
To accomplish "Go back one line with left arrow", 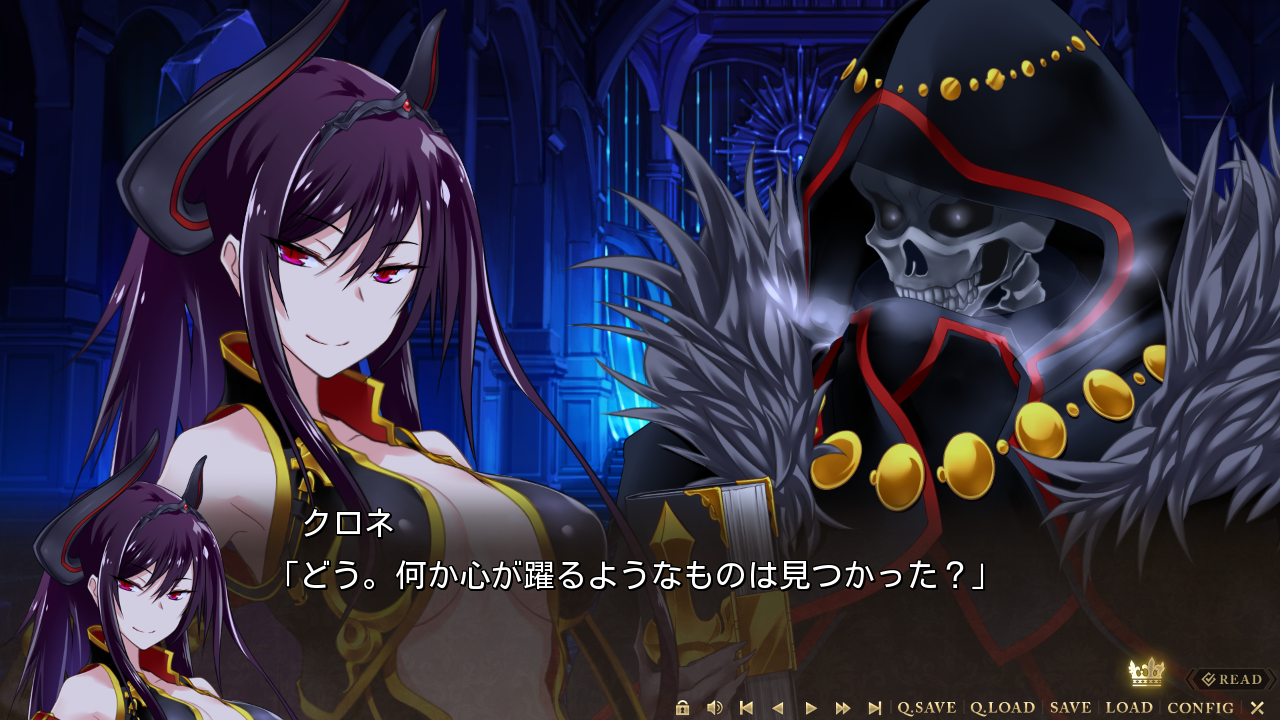I will pyautogui.click(x=778, y=708).
